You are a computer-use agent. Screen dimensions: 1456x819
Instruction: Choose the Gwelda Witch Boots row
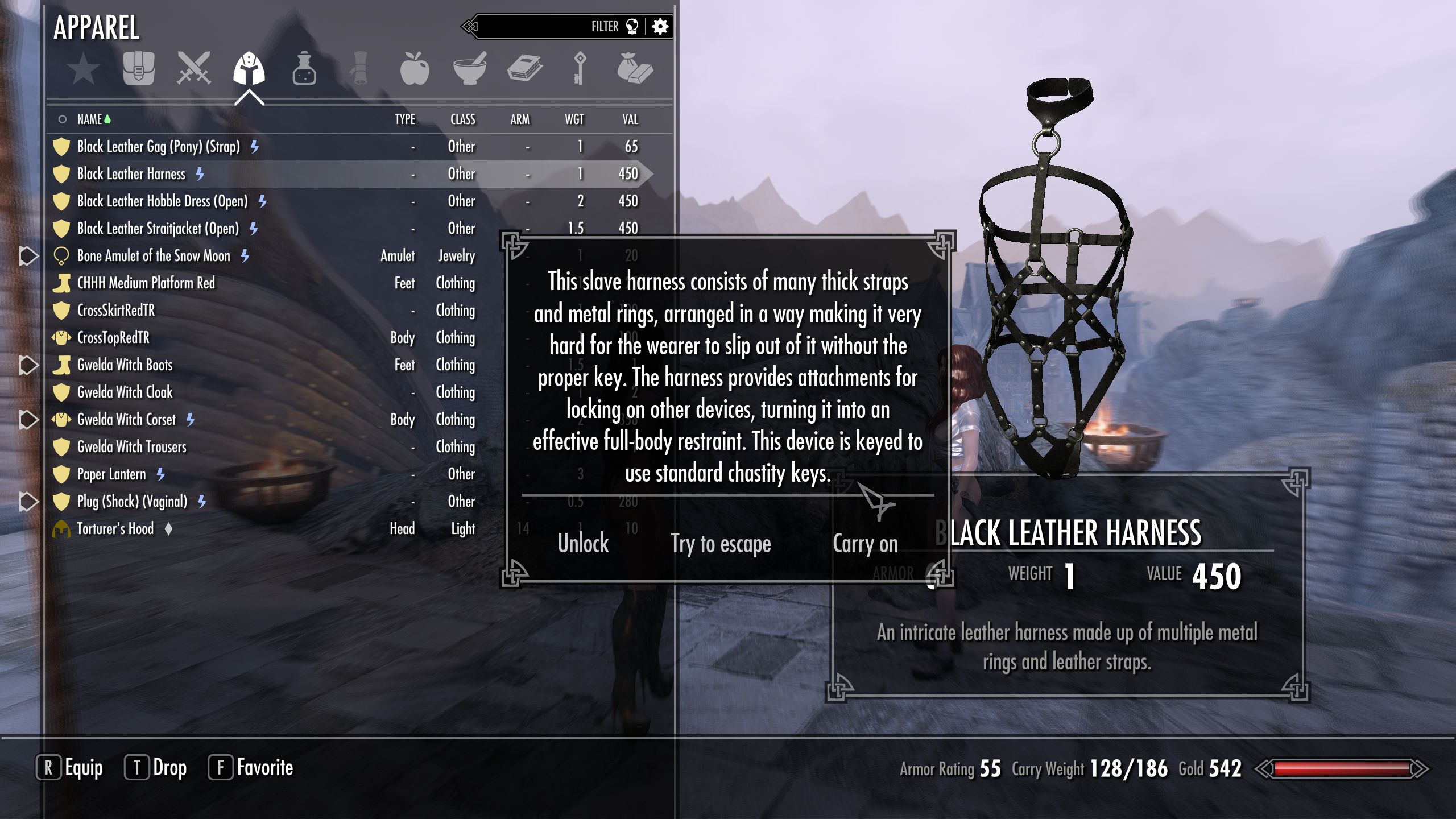click(x=125, y=365)
